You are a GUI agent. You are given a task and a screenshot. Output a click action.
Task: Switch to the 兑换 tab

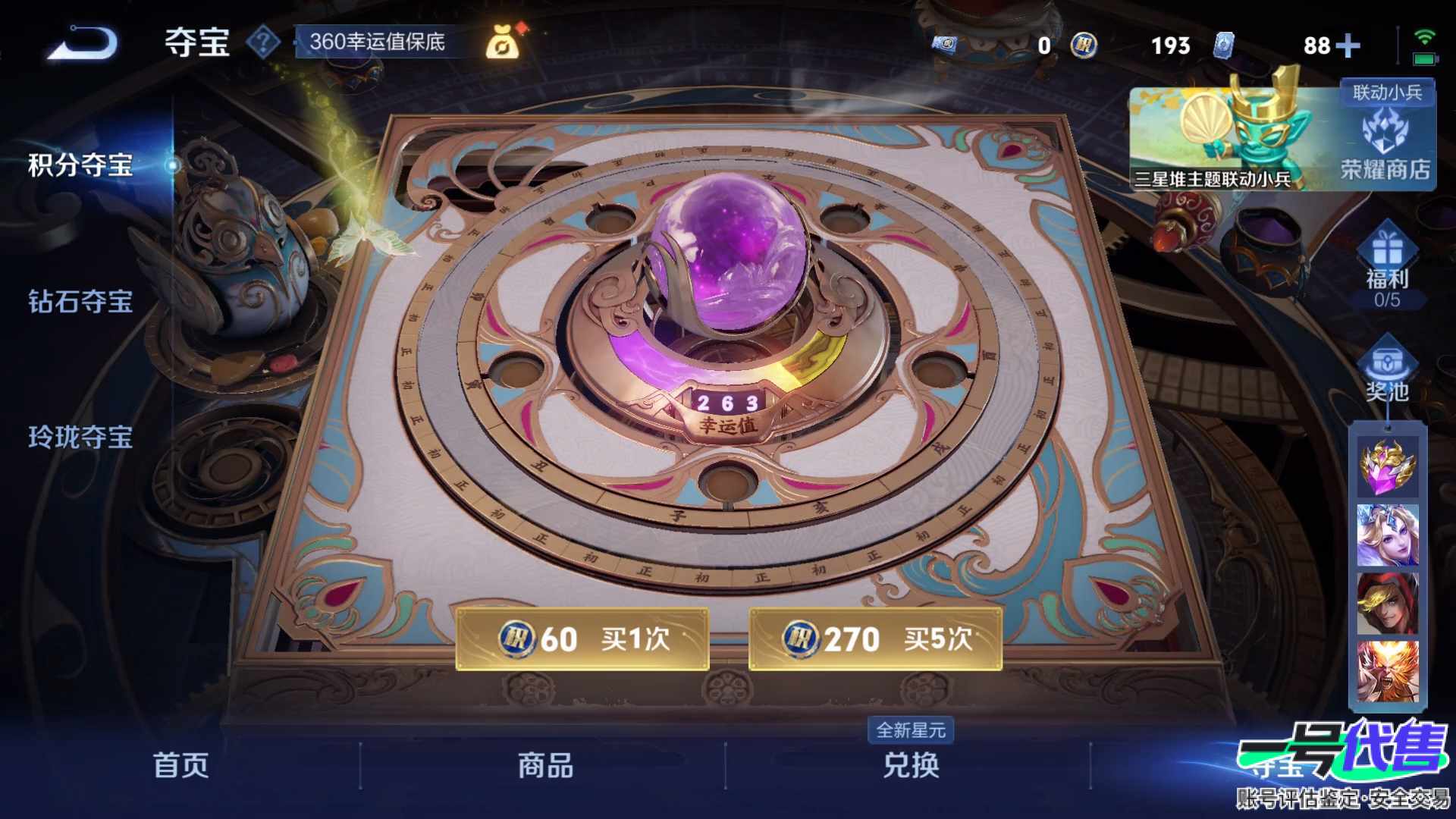click(x=910, y=766)
